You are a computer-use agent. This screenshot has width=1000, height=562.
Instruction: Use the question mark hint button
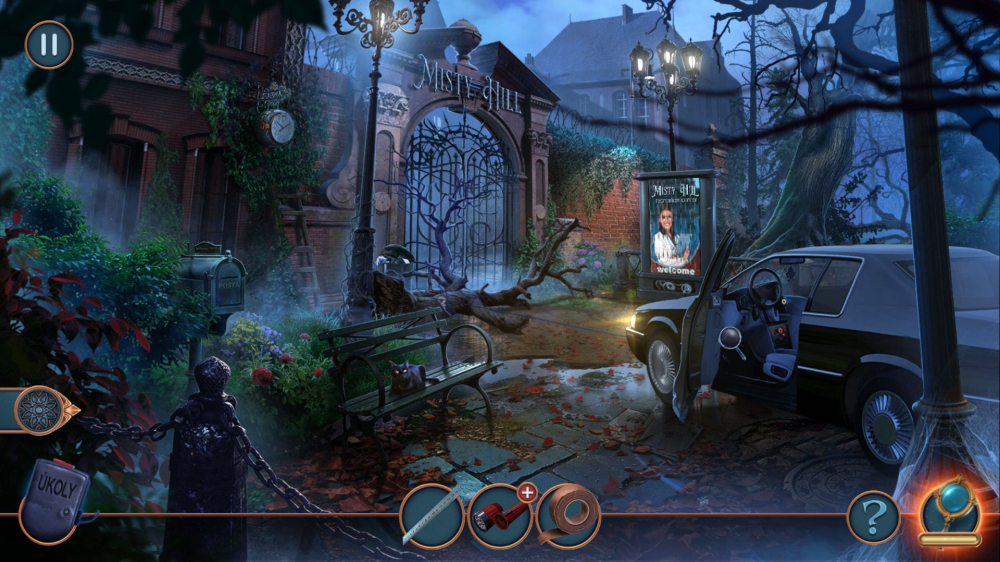click(873, 517)
